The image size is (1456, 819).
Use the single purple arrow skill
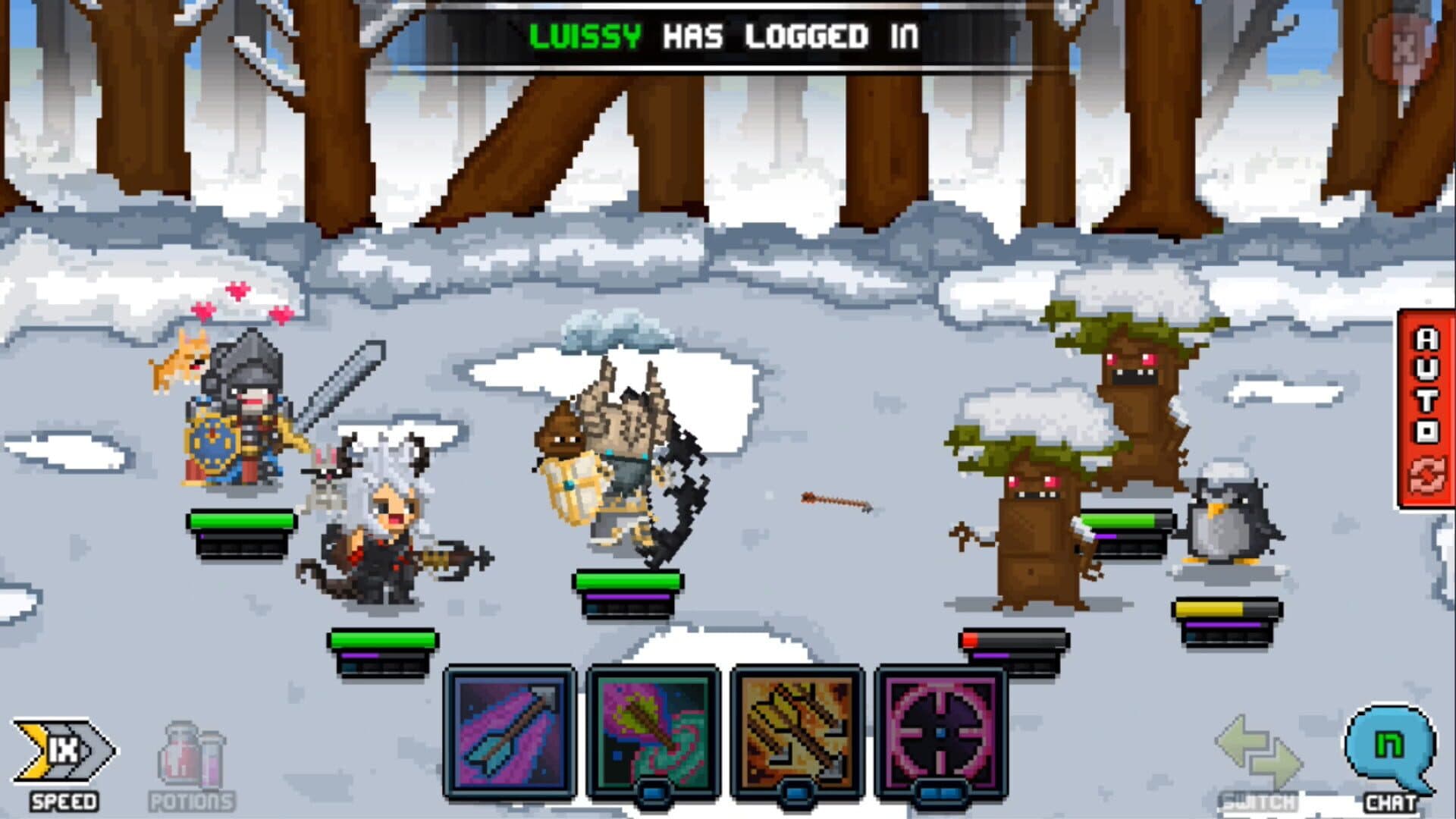pos(510,732)
